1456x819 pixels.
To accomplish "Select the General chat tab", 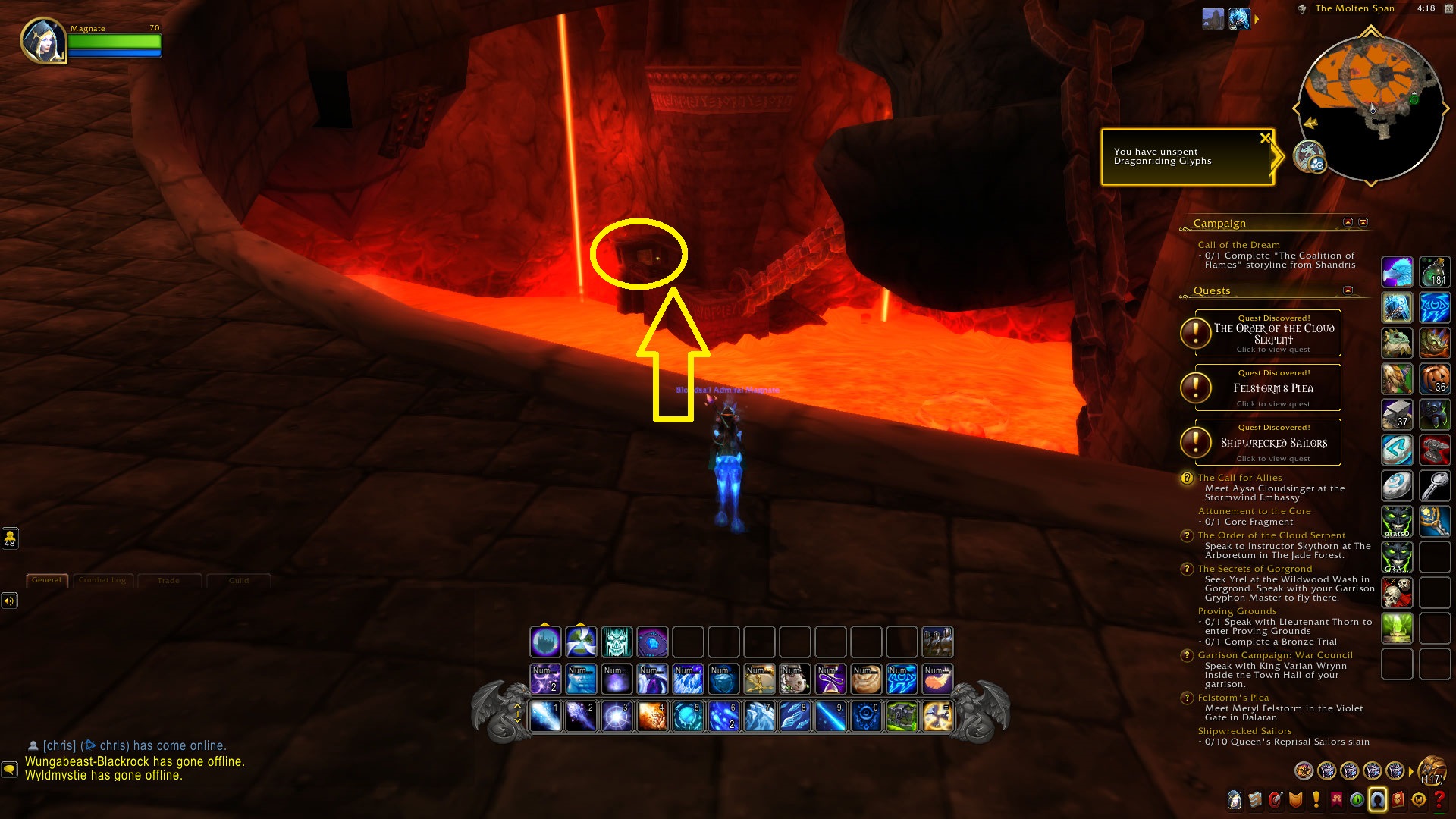I will [46, 580].
